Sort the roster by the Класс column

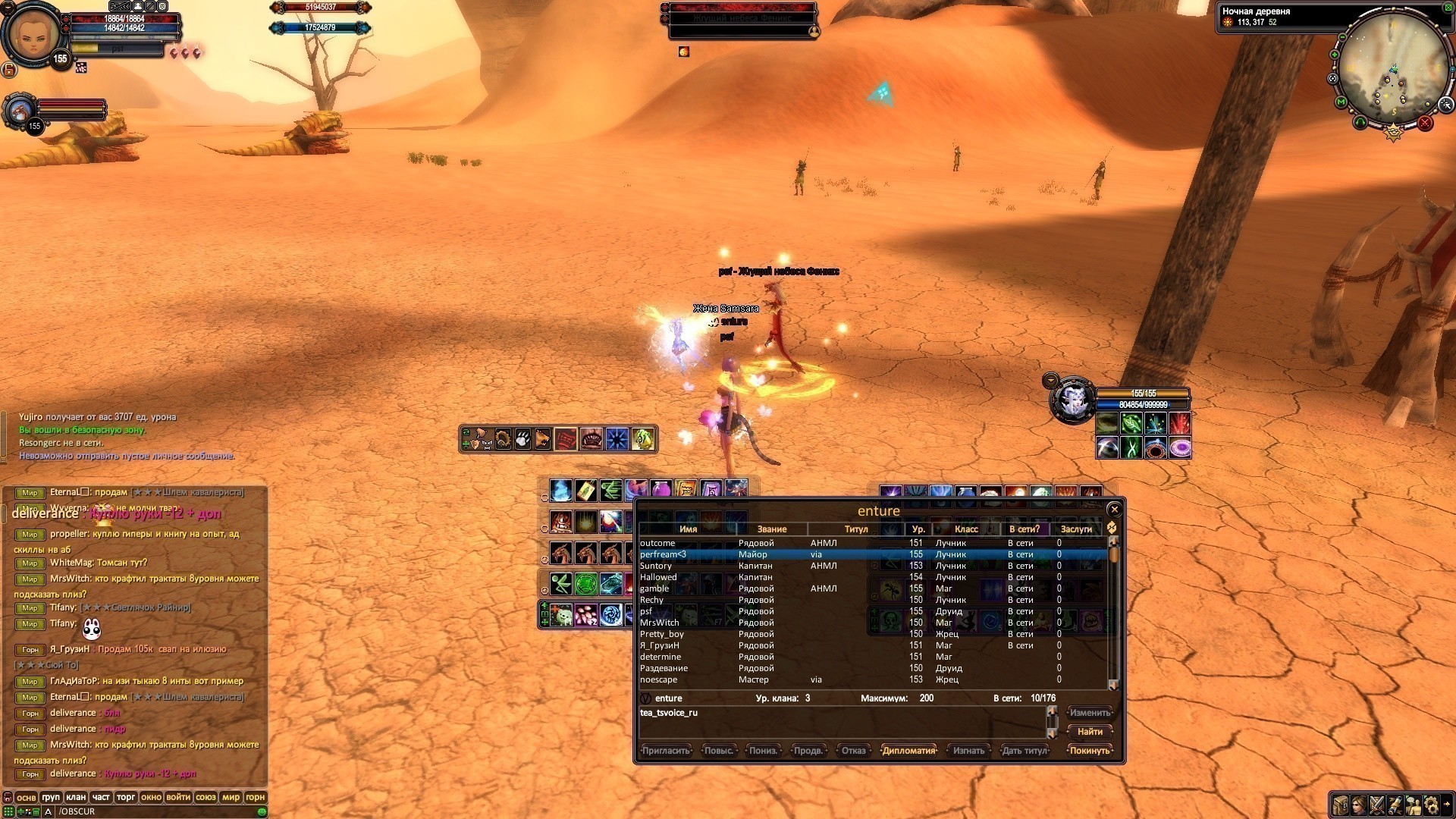pos(965,529)
